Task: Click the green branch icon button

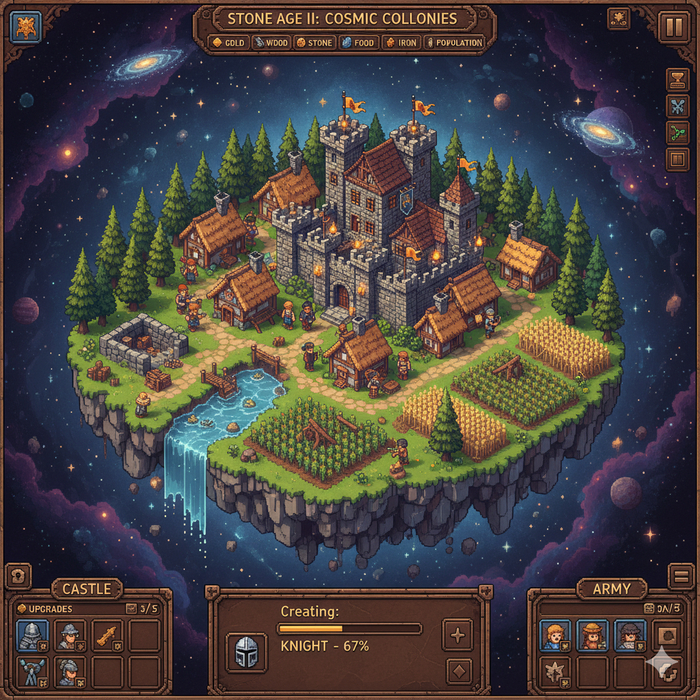Action: coord(678,132)
